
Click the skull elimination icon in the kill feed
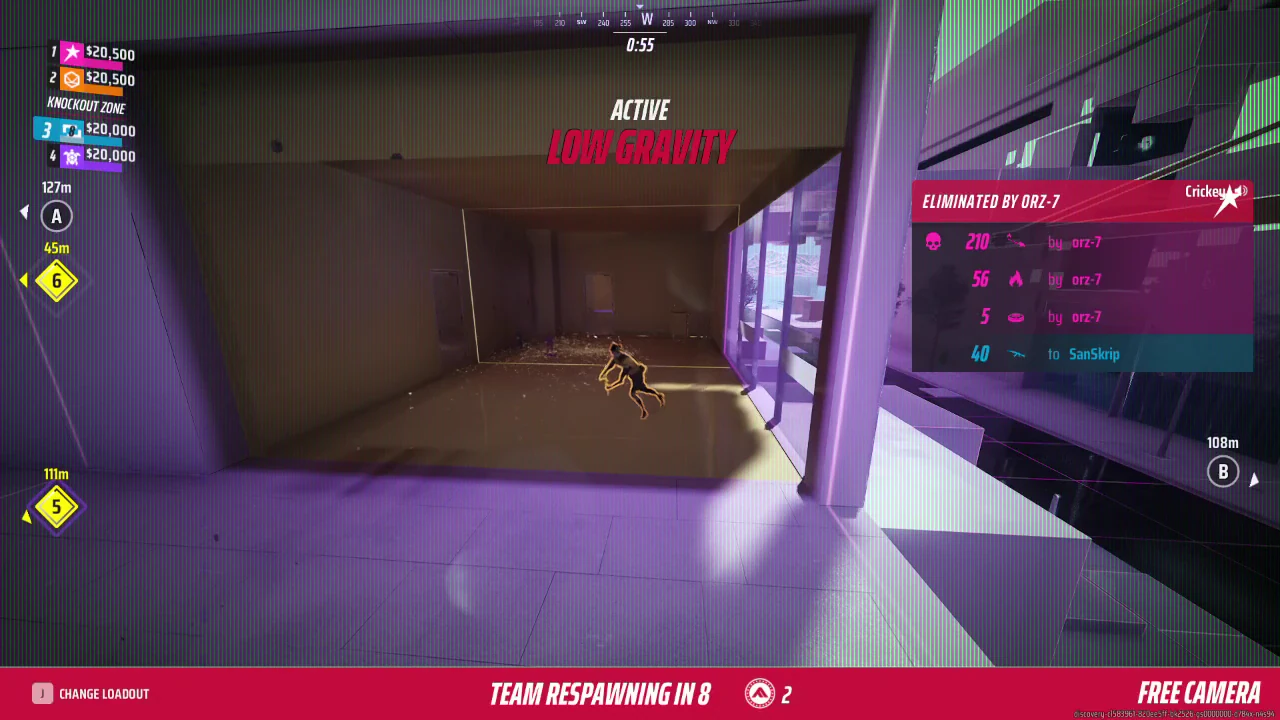coord(934,242)
